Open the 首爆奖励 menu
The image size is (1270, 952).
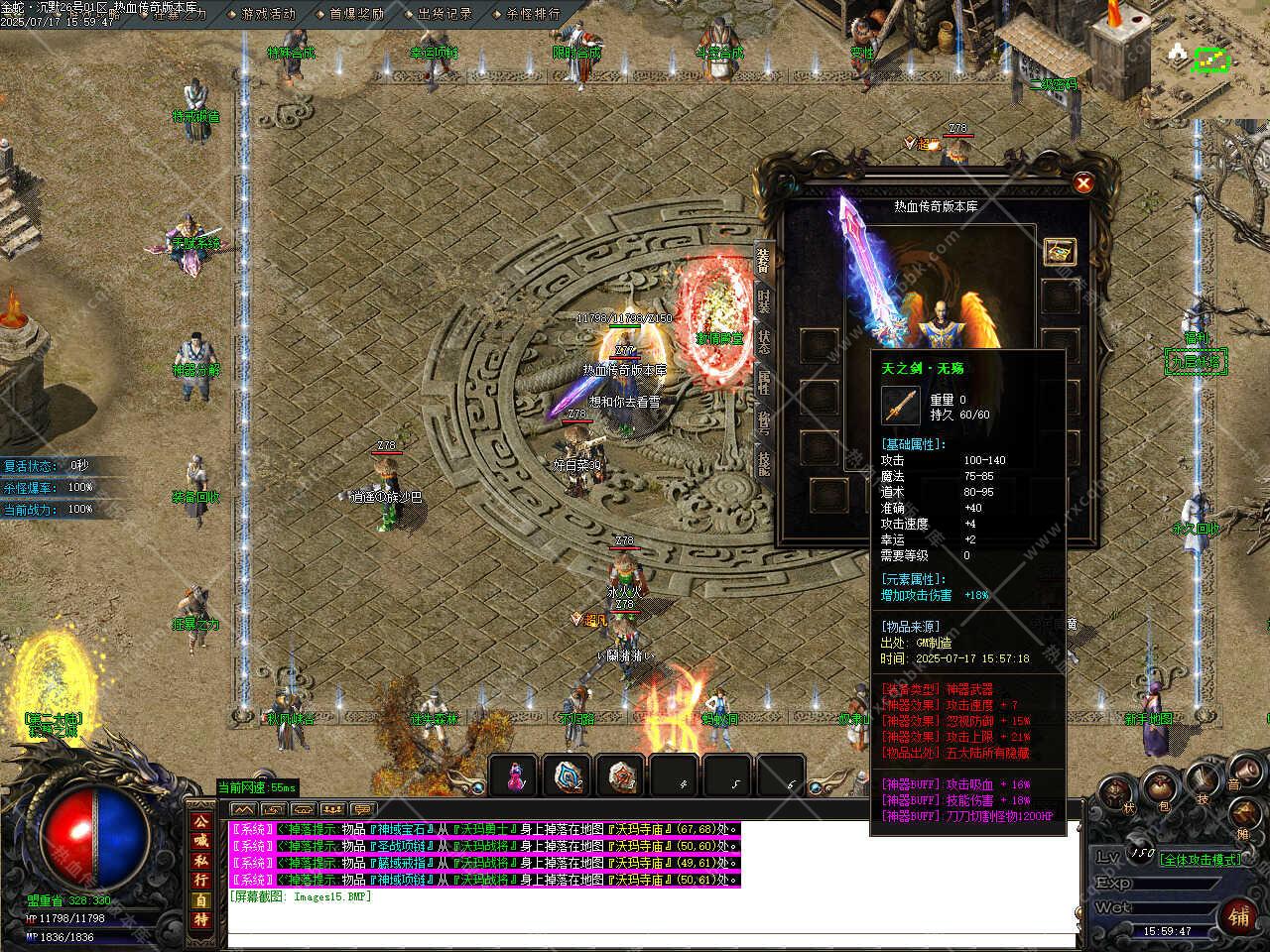click(x=356, y=14)
